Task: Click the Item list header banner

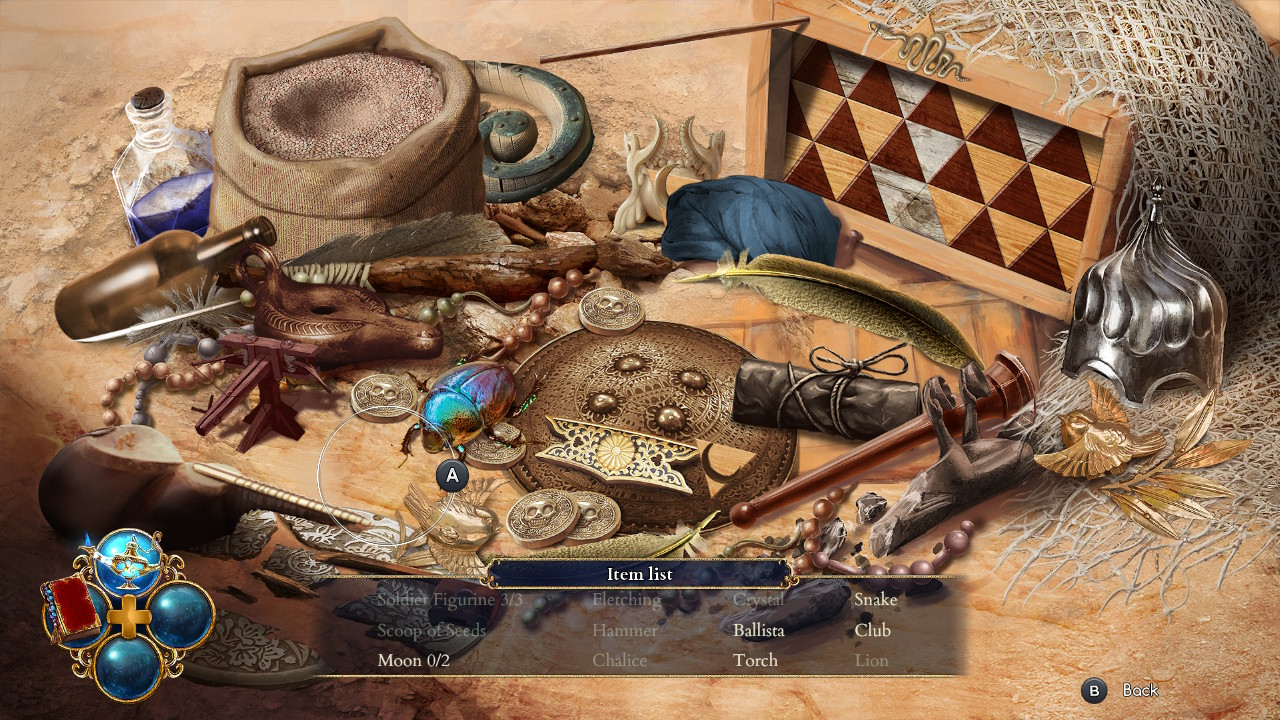Action: [639, 574]
